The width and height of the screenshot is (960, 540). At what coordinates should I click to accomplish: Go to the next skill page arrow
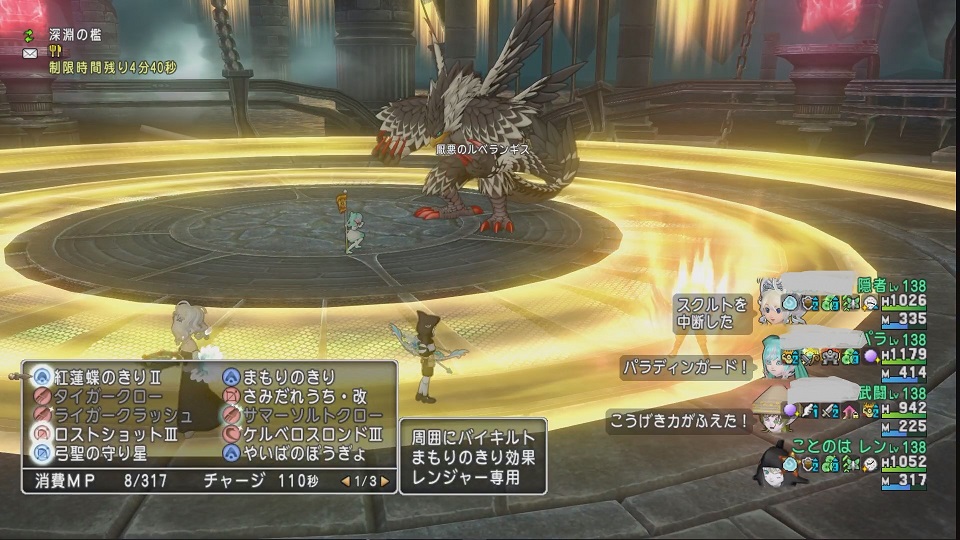(384, 481)
